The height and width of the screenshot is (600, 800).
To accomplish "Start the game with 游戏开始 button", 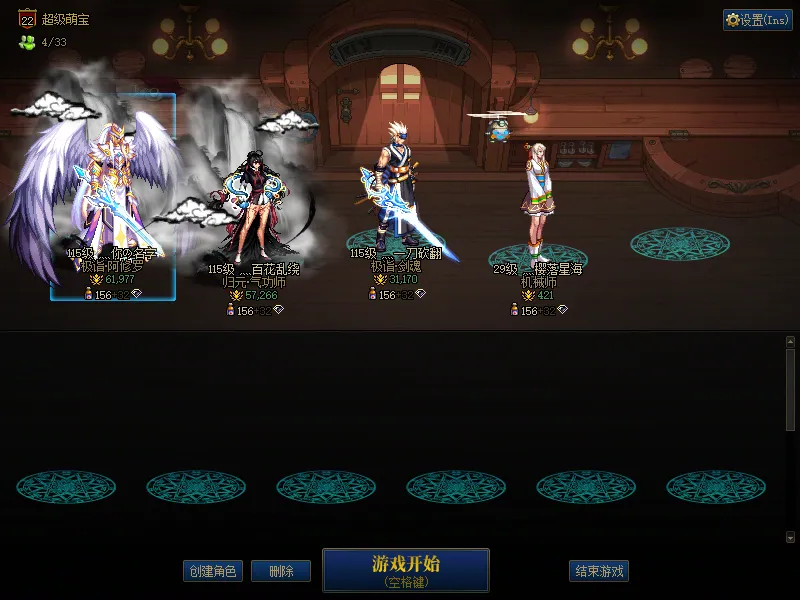I will tap(405, 569).
